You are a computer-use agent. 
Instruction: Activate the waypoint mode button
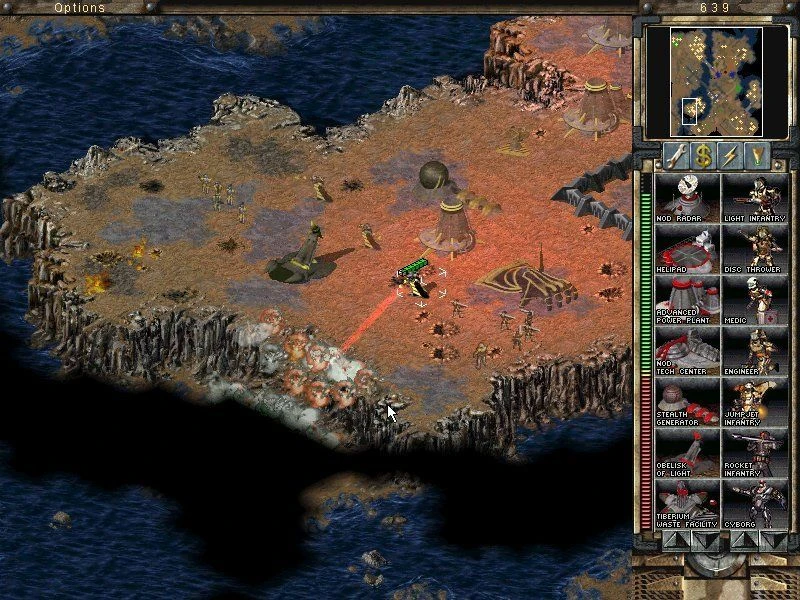[x=760, y=155]
